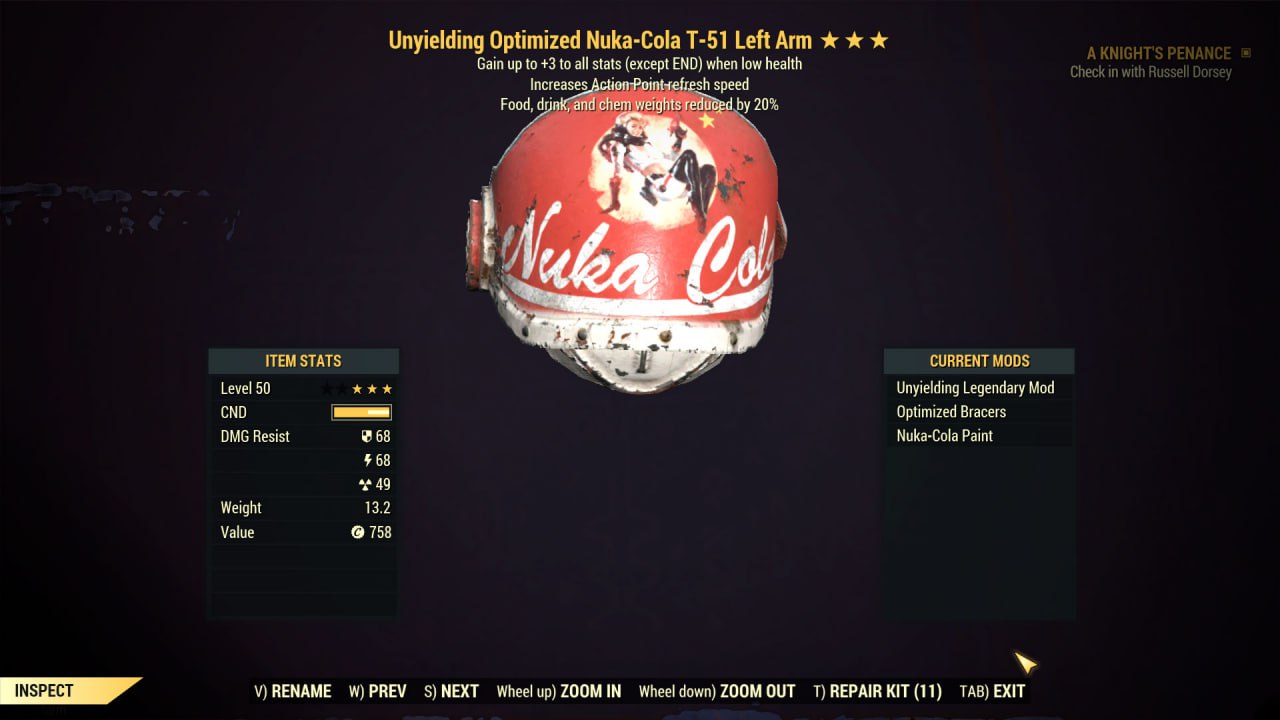Select Unyielding Legendary Mod in Current Mods
This screenshot has height=720, width=1280.
click(x=975, y=388)
